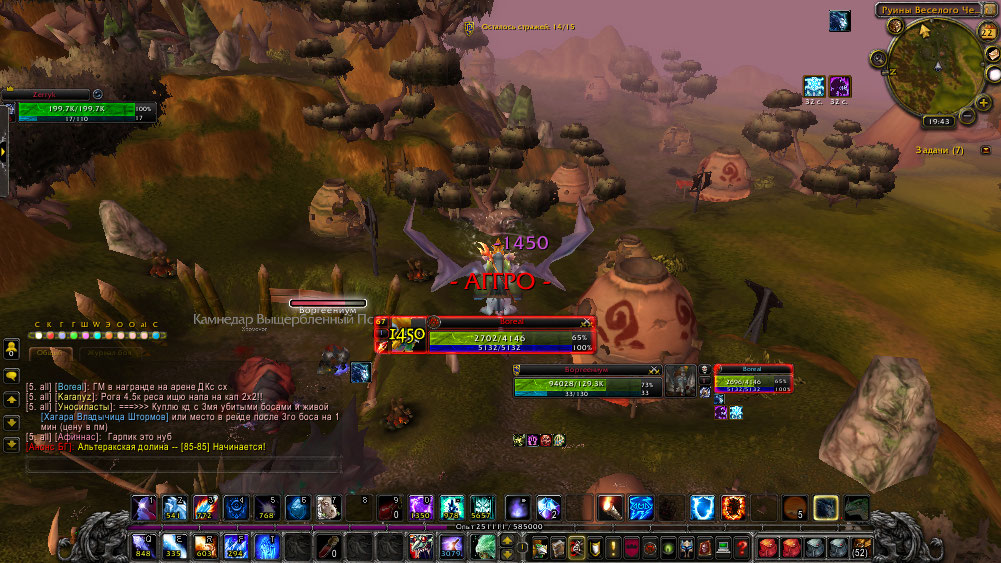Open the world map button beside the zone name
This screenshot has height=563, width=1001.
tap(992, 10)
